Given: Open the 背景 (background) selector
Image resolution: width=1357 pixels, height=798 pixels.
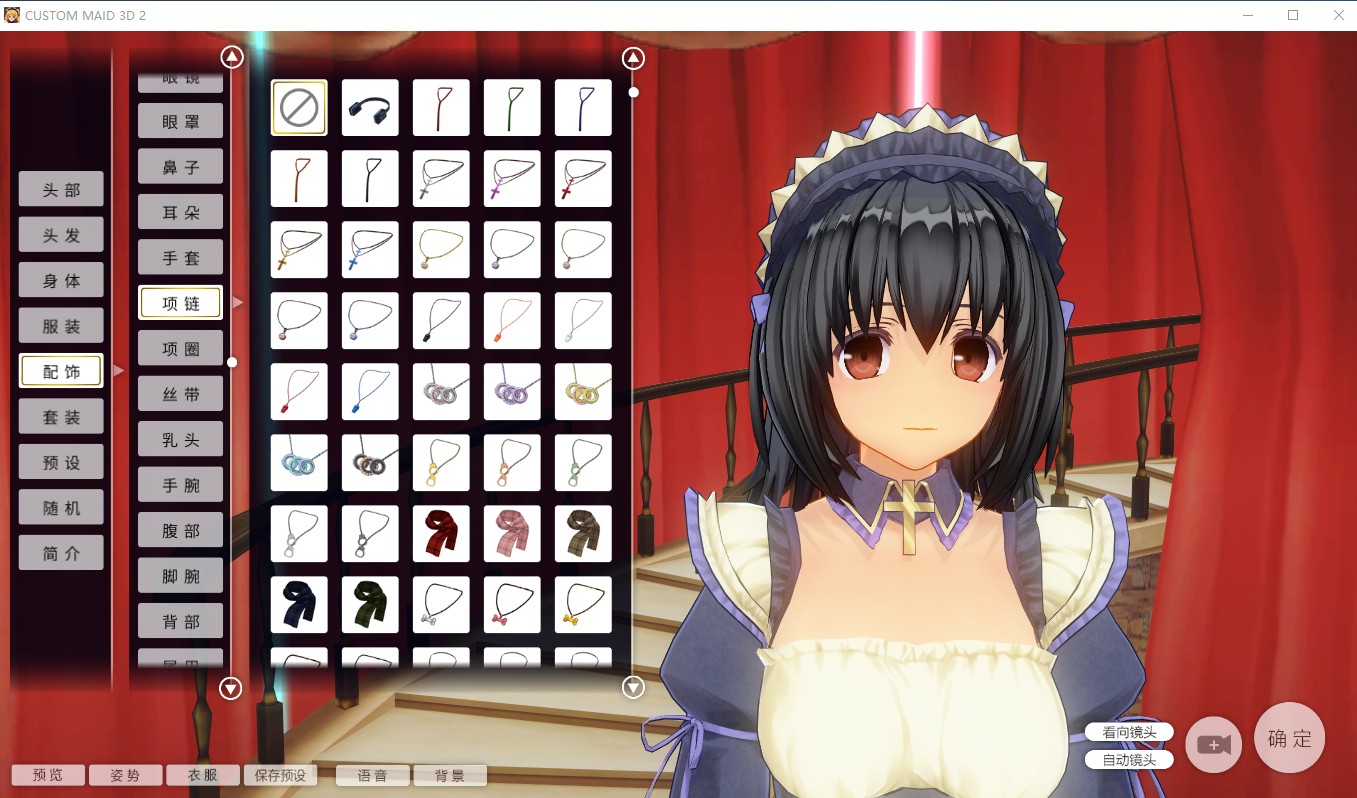Looking at the screenshot, I should [x=450, y=774].
